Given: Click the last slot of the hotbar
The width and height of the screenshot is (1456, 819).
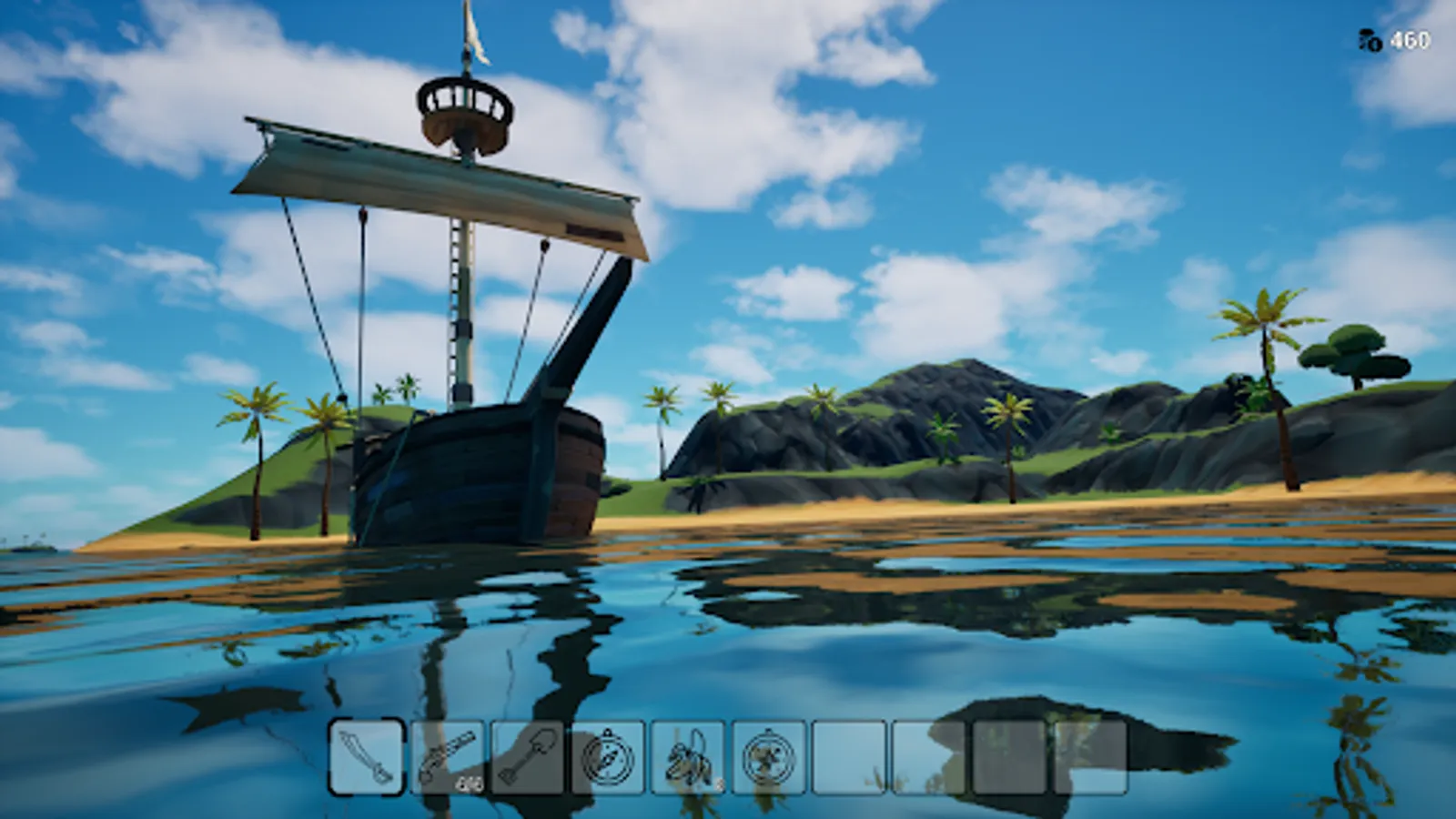Looking at the screenshot, I should pos(1089,758).
